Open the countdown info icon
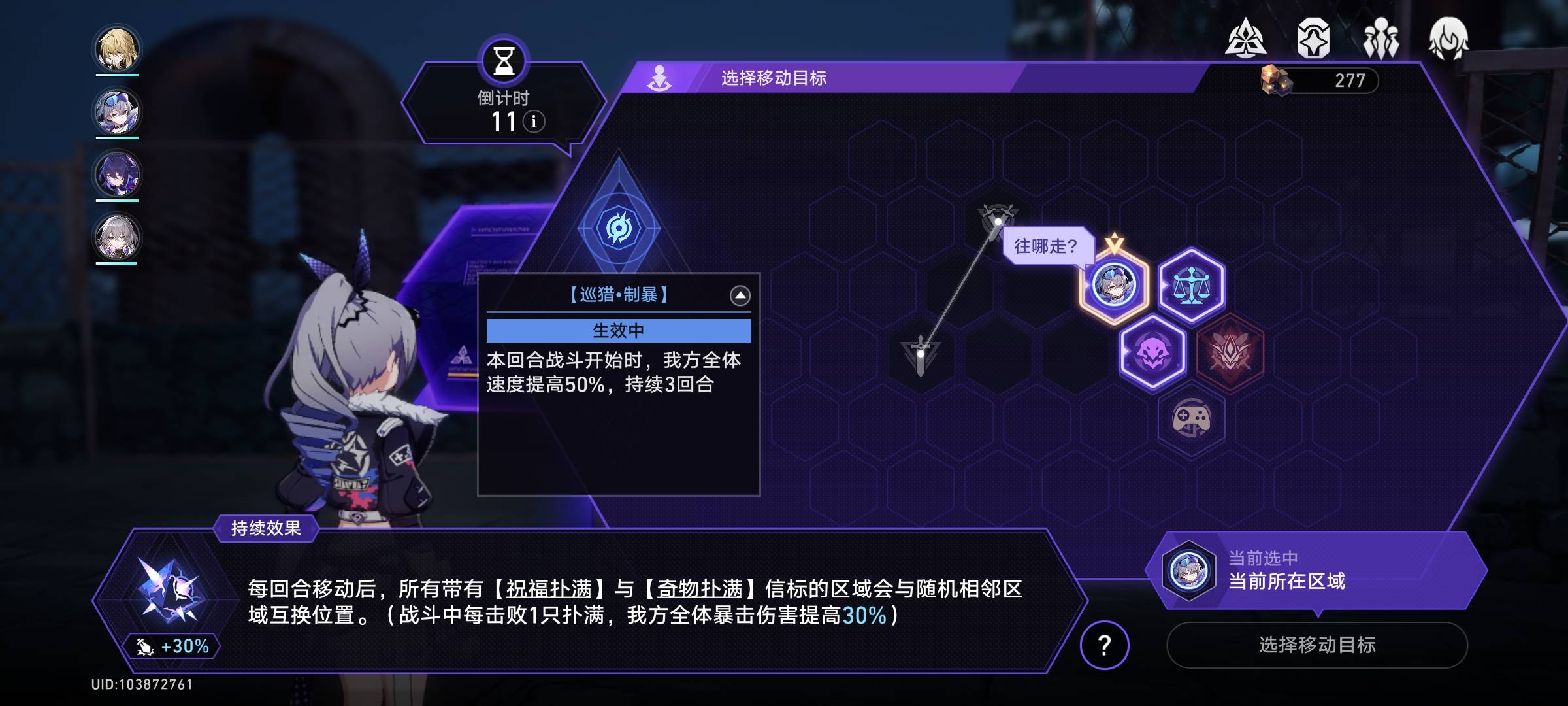The height and width of the screenshot is (706, 1568). pyautogui.click(x=534, y=122)
